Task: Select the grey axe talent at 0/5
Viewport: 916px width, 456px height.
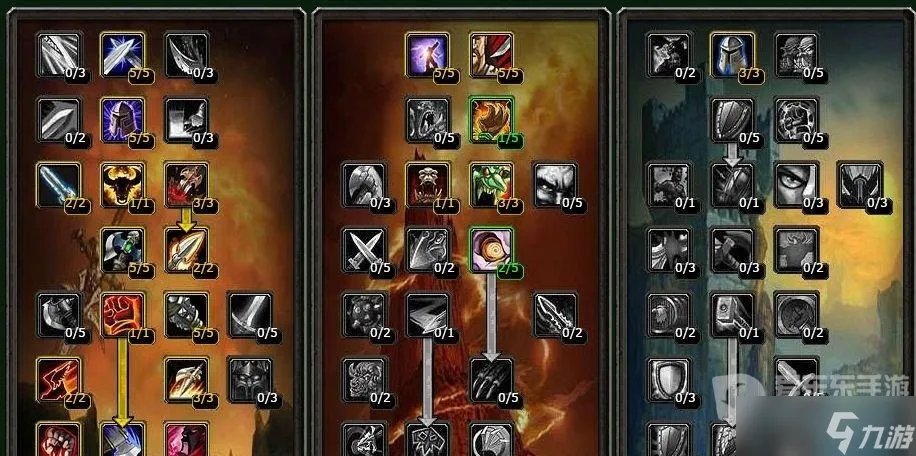Action: point(58,314)
